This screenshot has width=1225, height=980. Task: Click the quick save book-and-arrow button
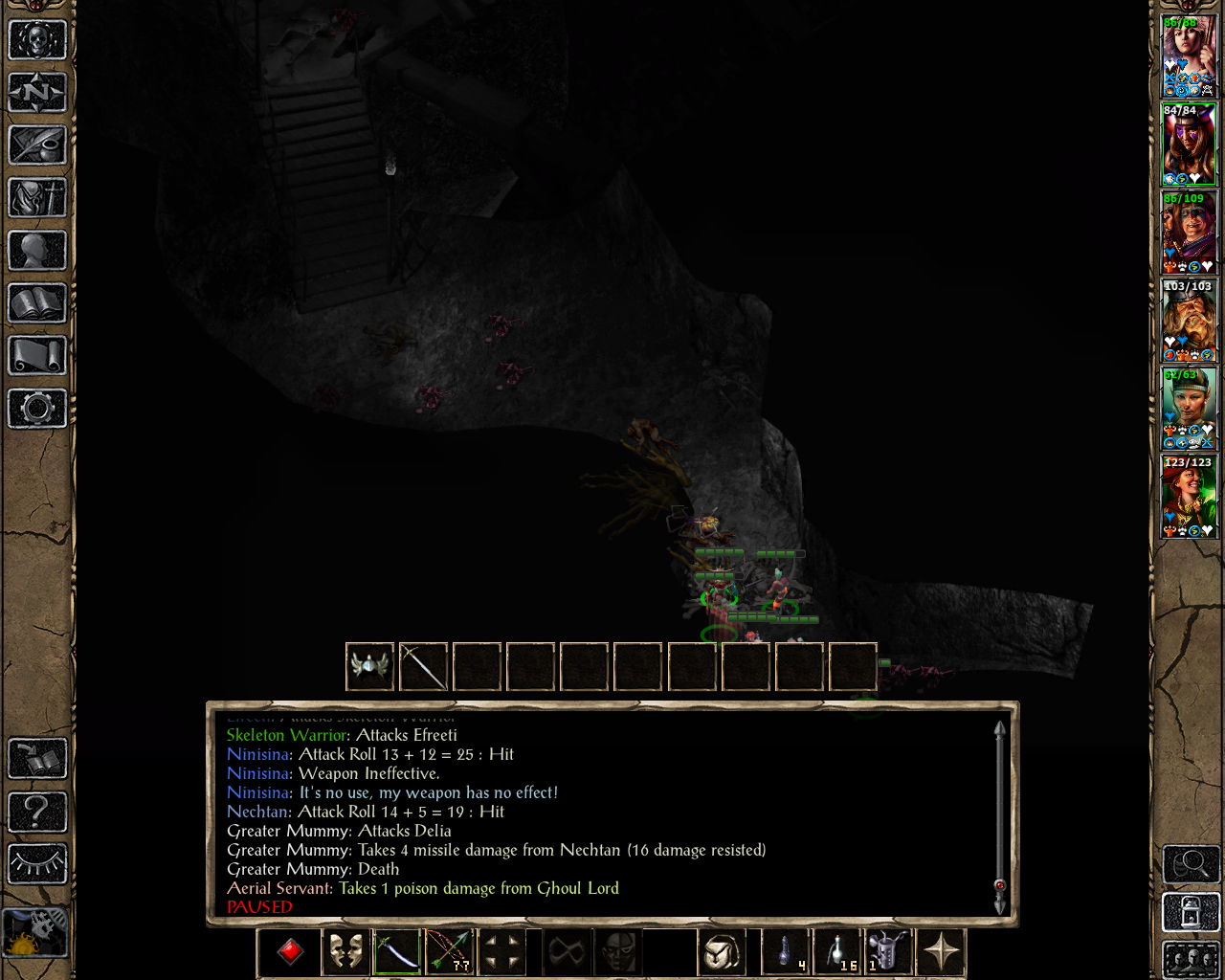(x=36, y=759)
